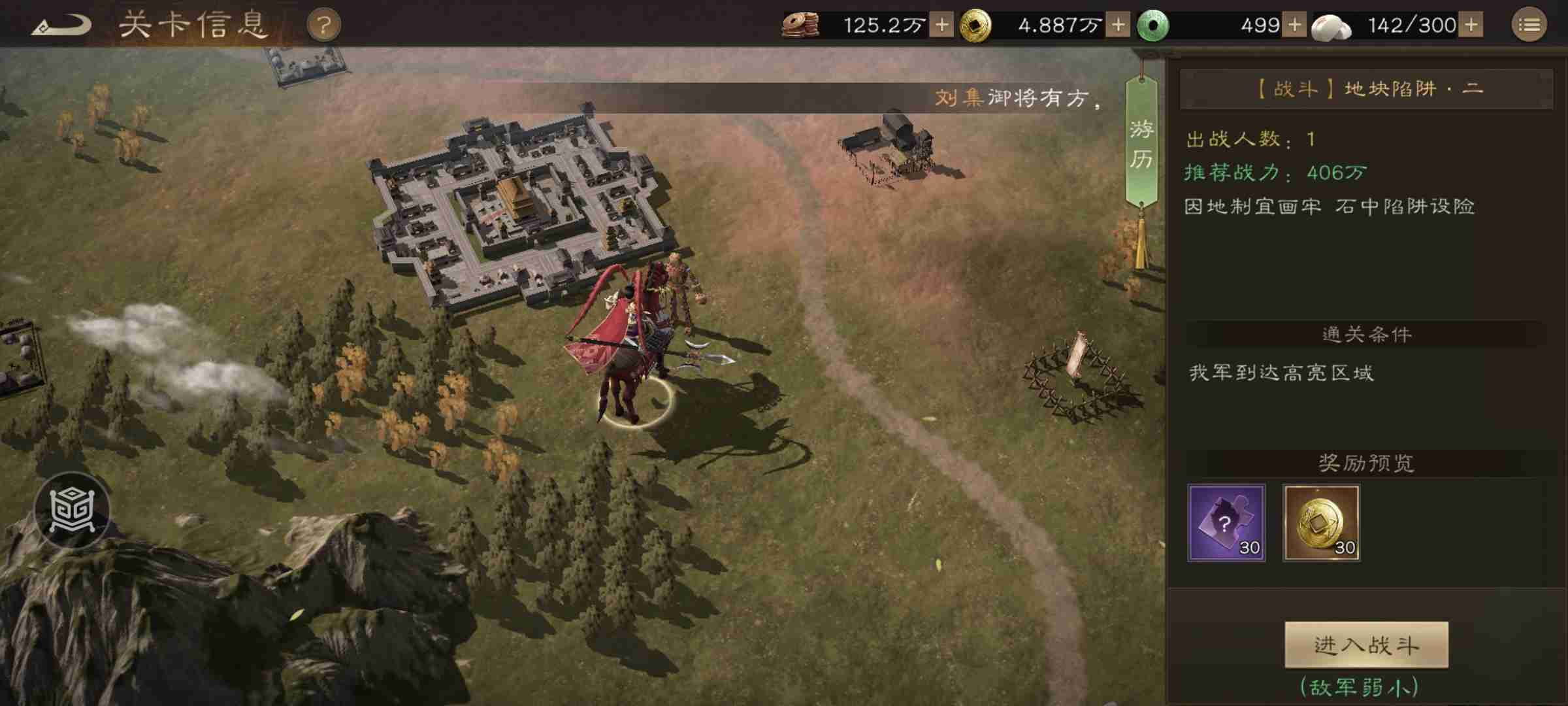The image size is (1568, 706).
Task: Open the menu list icon at top right
Action: [1530, 24]
